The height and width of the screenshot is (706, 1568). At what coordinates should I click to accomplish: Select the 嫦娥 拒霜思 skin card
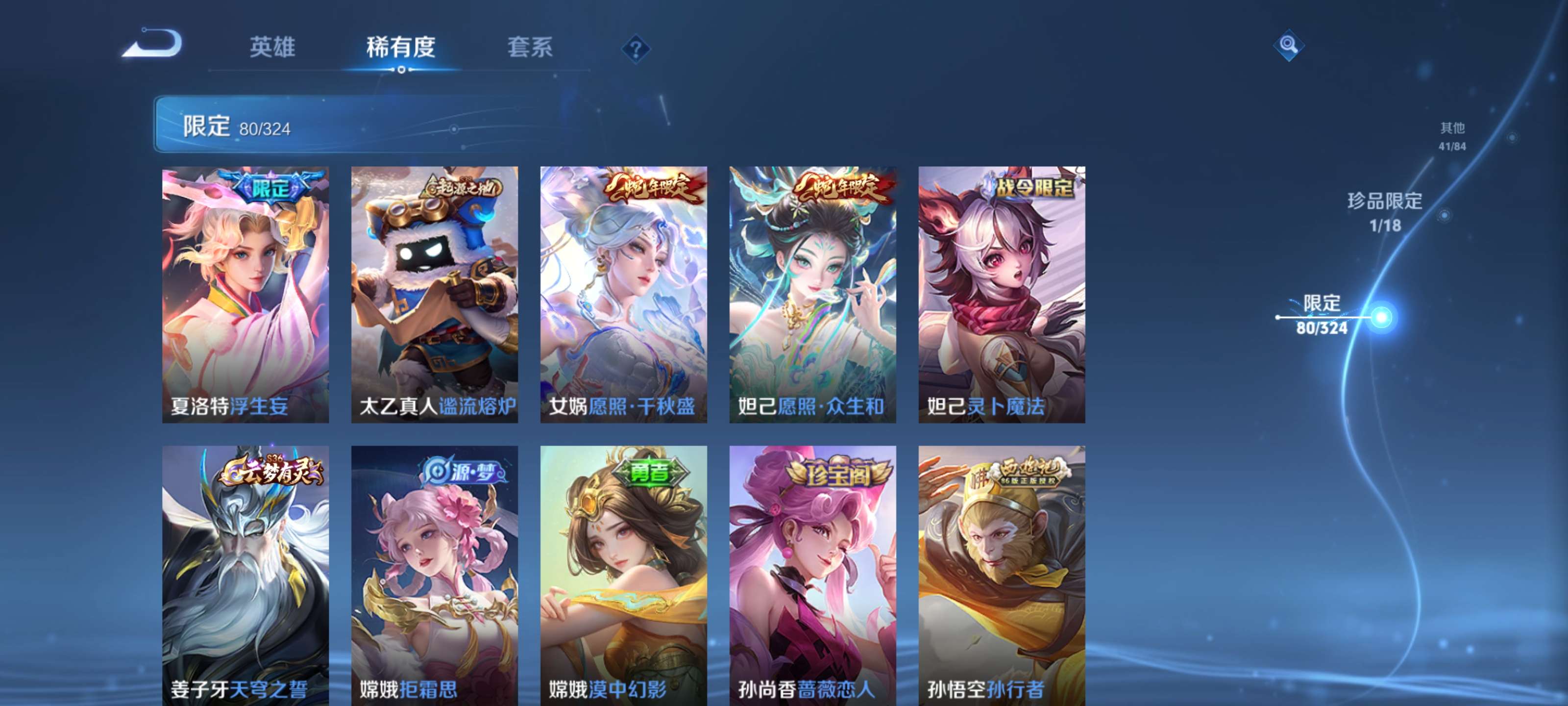435,575
